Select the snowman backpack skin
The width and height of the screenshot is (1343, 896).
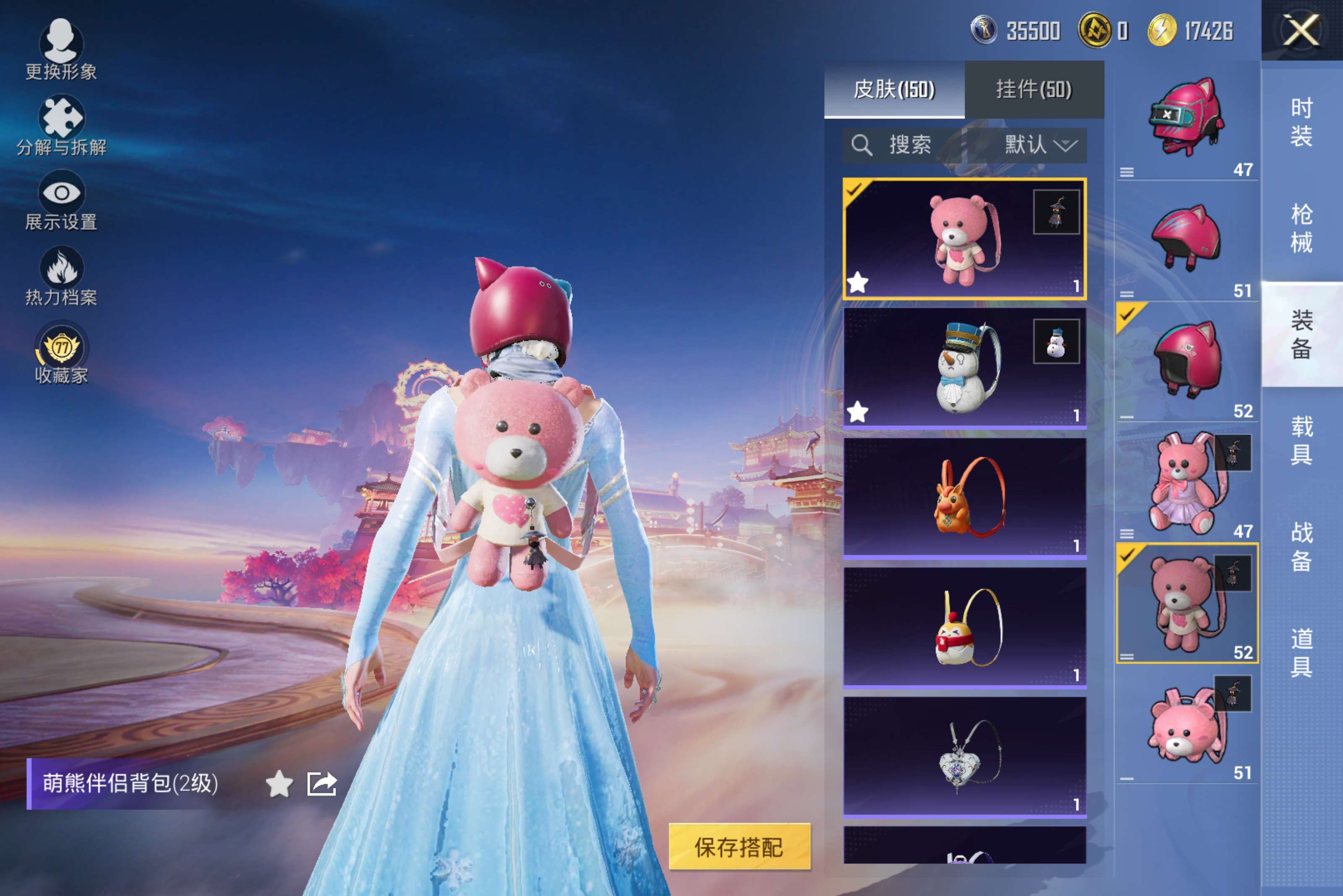(x=964, y=368)
